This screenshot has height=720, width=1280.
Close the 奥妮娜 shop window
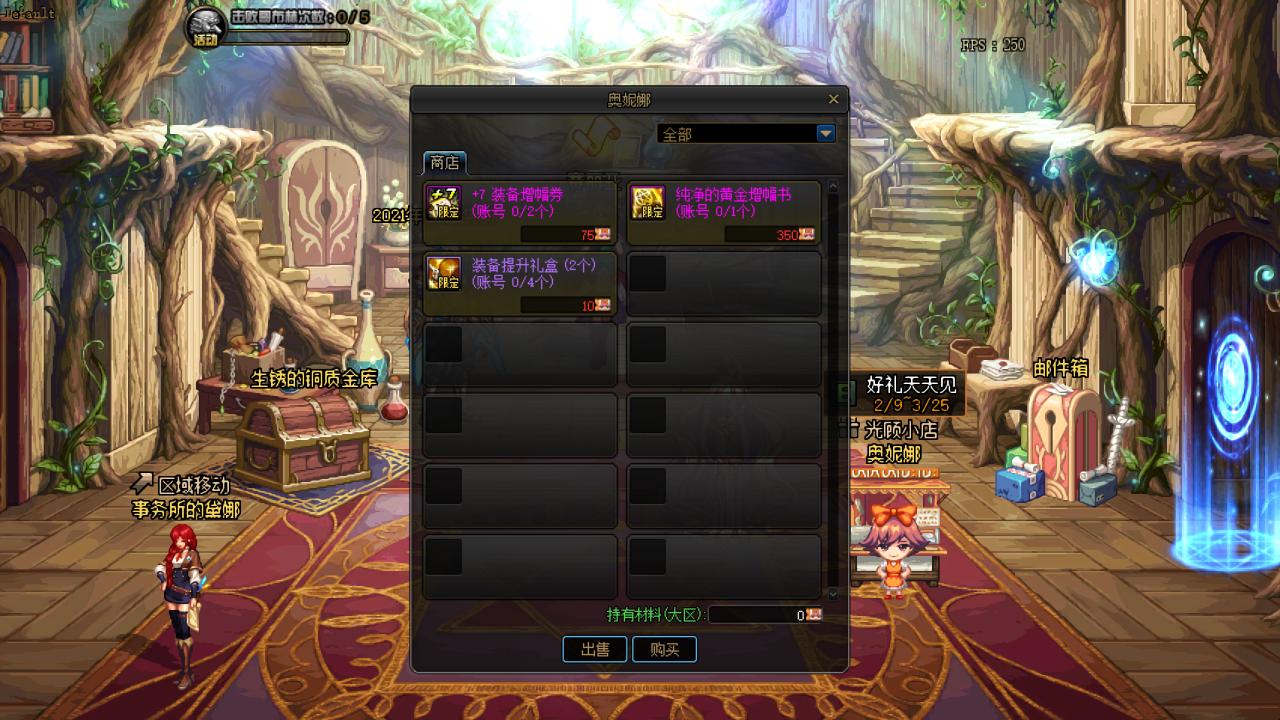point(833,99)
